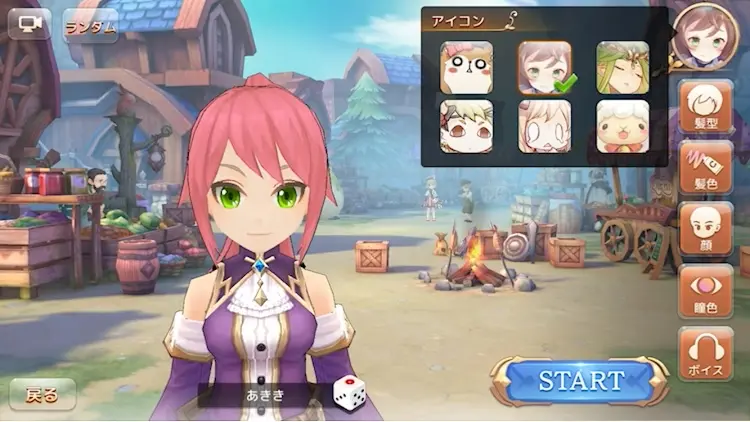The width and height of the screenshot is (750, 422).
Task: Select the brown-haired girl icon with checkmark
Action: [x=545, y=68]
